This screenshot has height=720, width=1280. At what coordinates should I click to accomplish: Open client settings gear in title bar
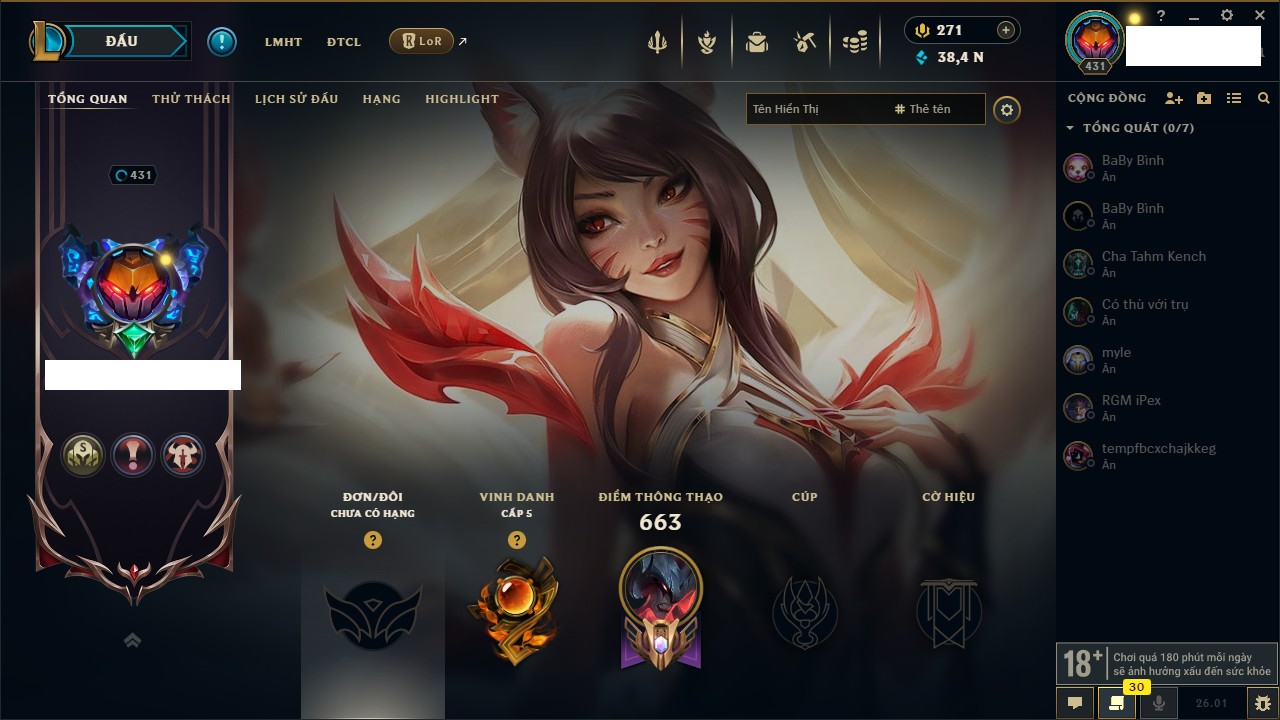[1227, 15]
